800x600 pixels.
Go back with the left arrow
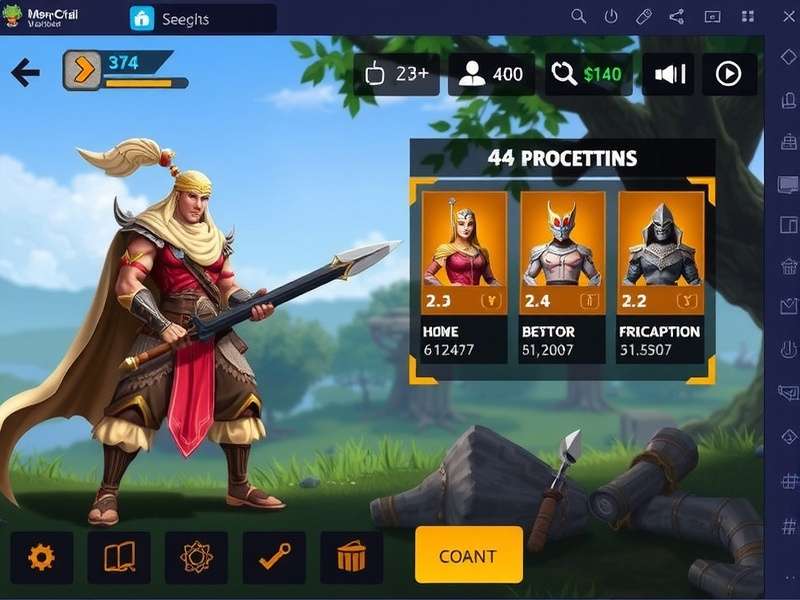click(x=25, y=72)
